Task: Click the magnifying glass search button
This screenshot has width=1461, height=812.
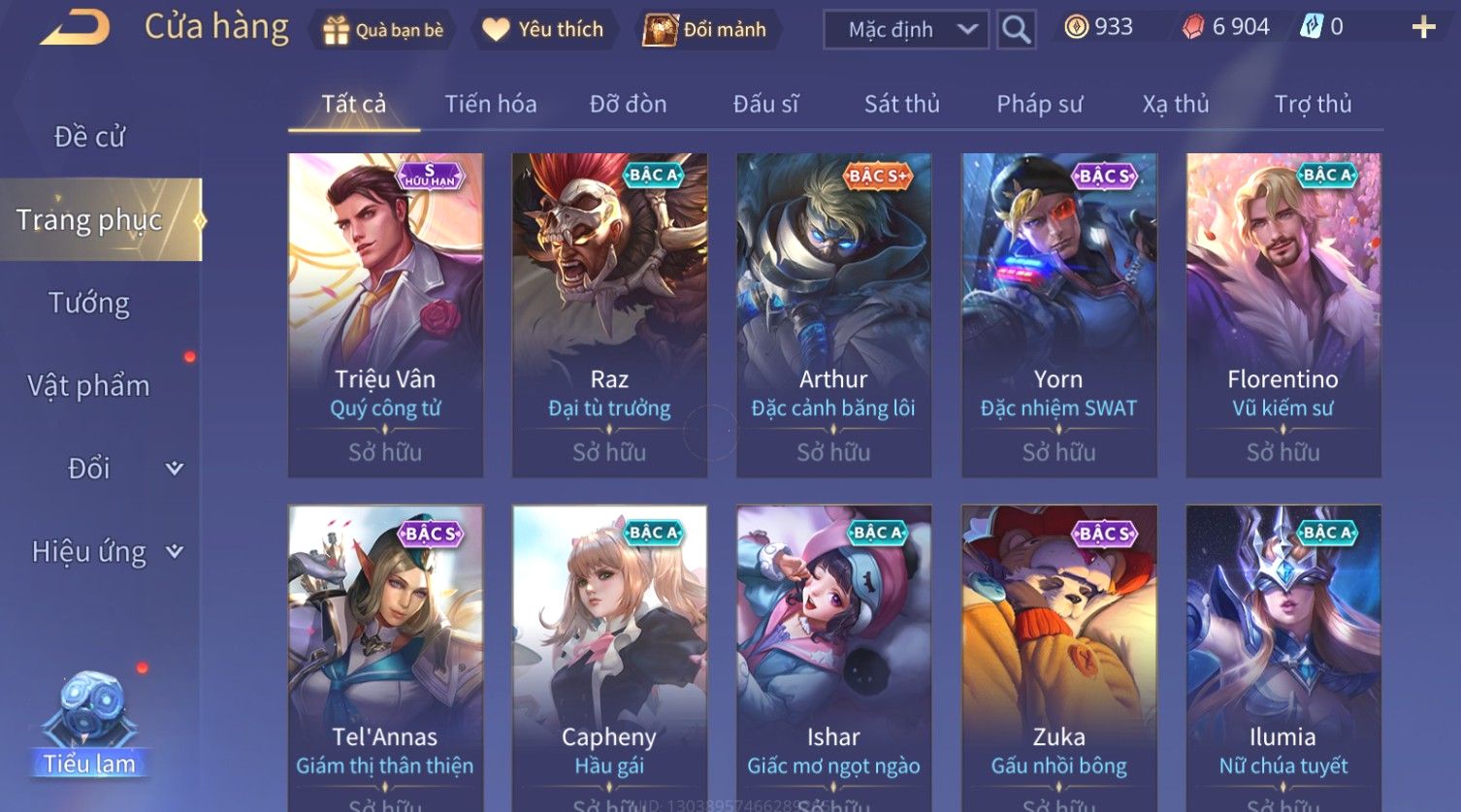Action: point(1016,30)
